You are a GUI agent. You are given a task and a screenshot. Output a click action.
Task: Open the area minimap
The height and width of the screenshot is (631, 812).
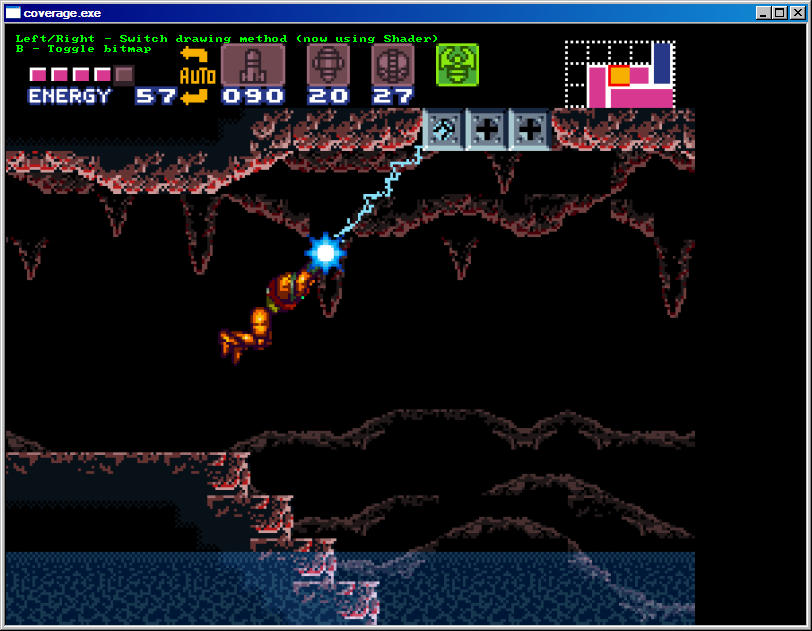coord(620,75)
